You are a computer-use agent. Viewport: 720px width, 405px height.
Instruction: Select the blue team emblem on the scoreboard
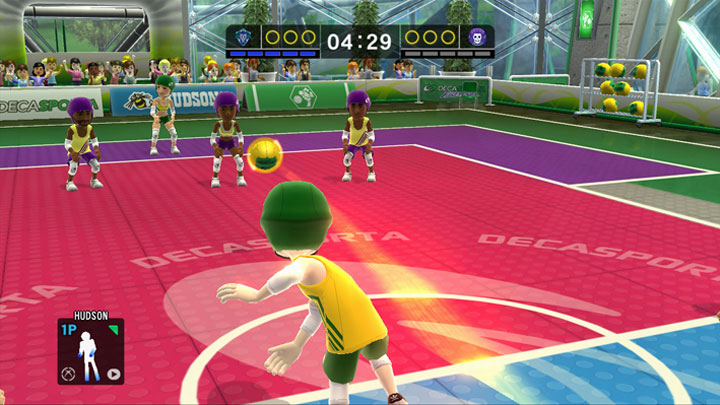(x=244, y=38)
